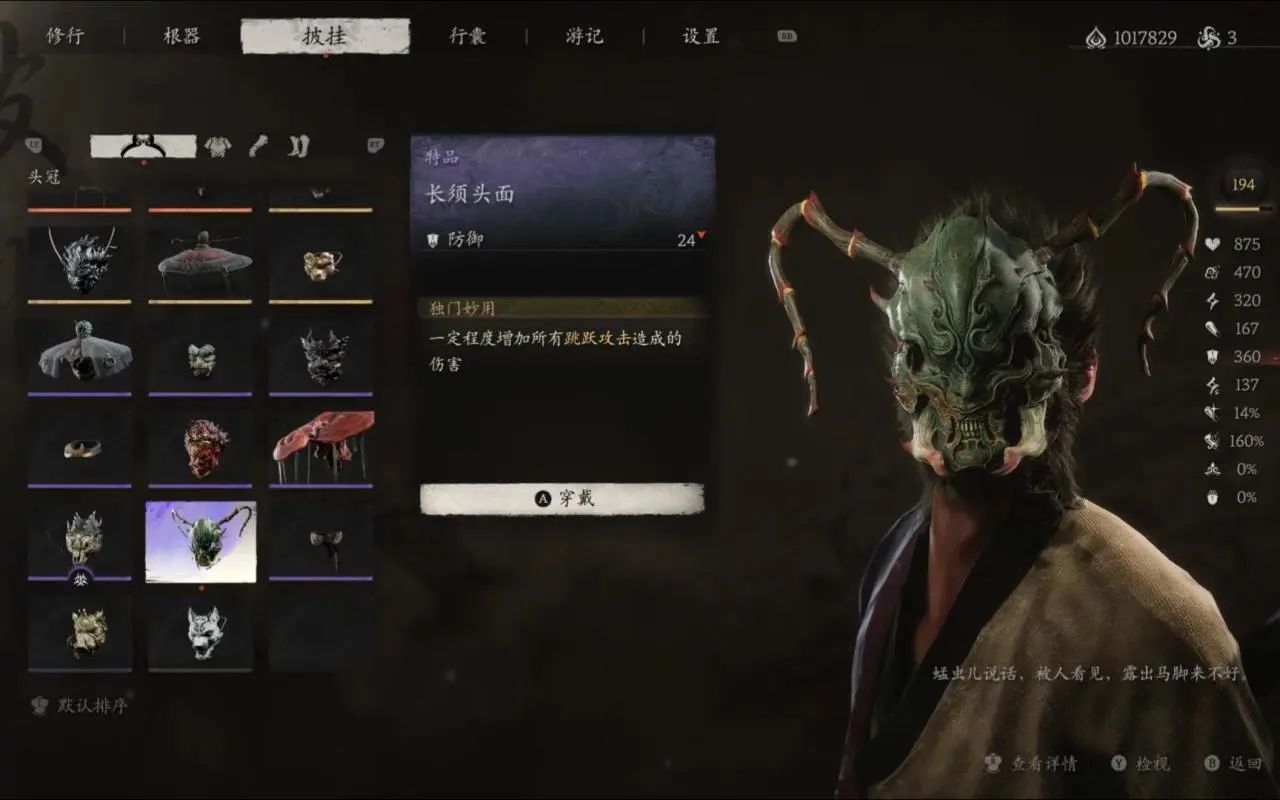Click the head gear slot icon
This screenshot has height=800, width=1280.
tap(140, 145)
